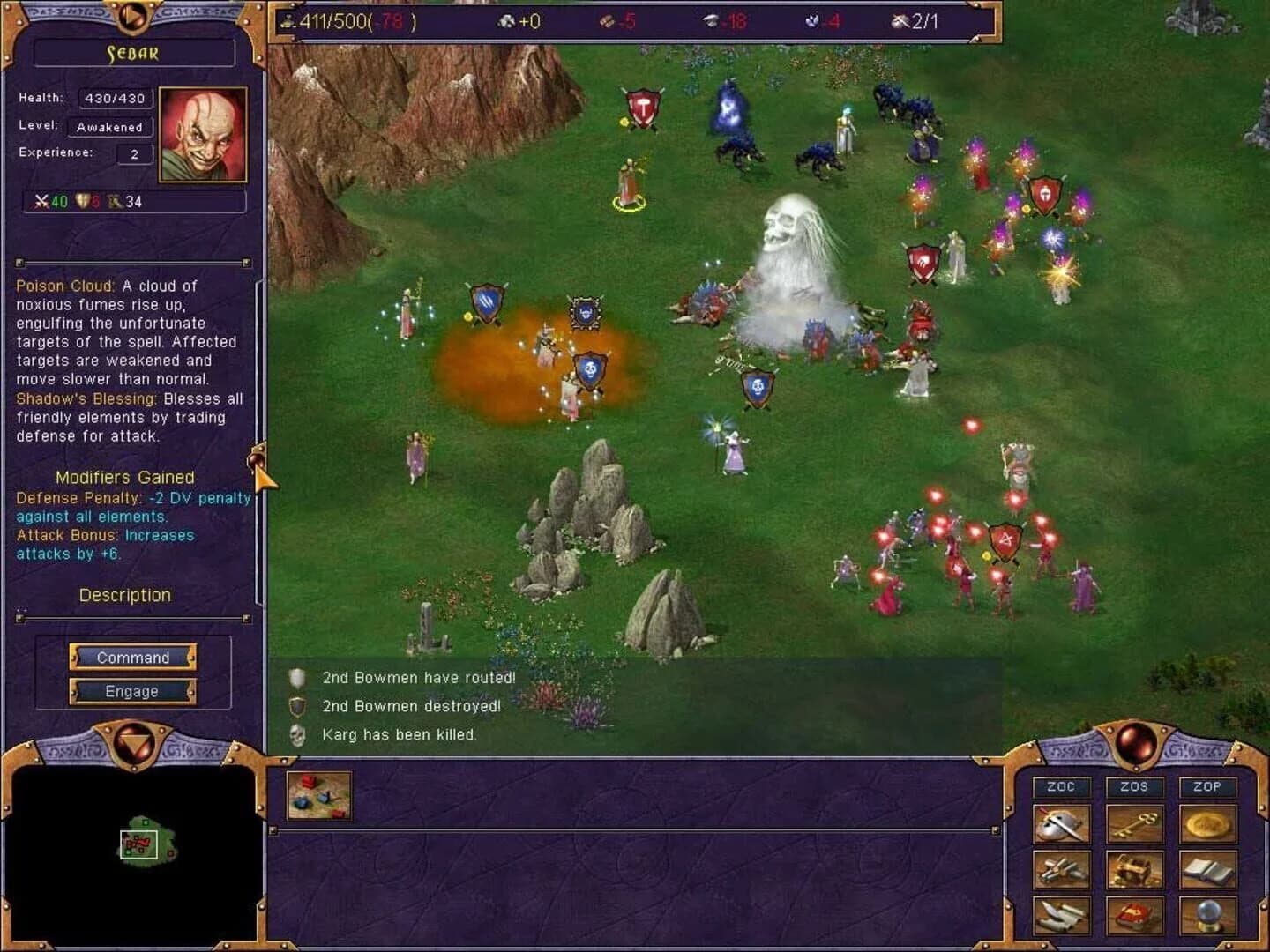Click the battle group thumbnail above the message log

(317, 795)
